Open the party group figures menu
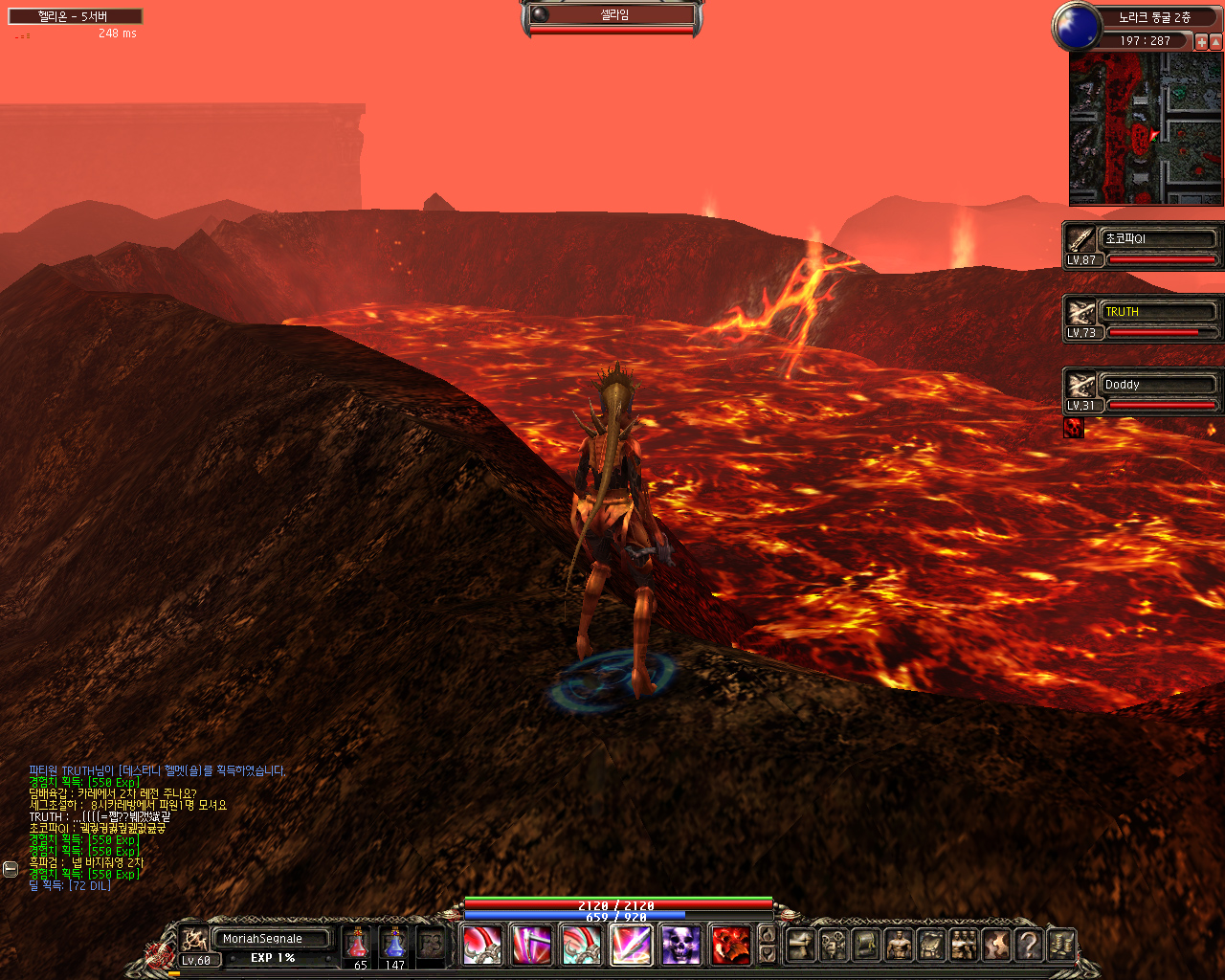 964,946
